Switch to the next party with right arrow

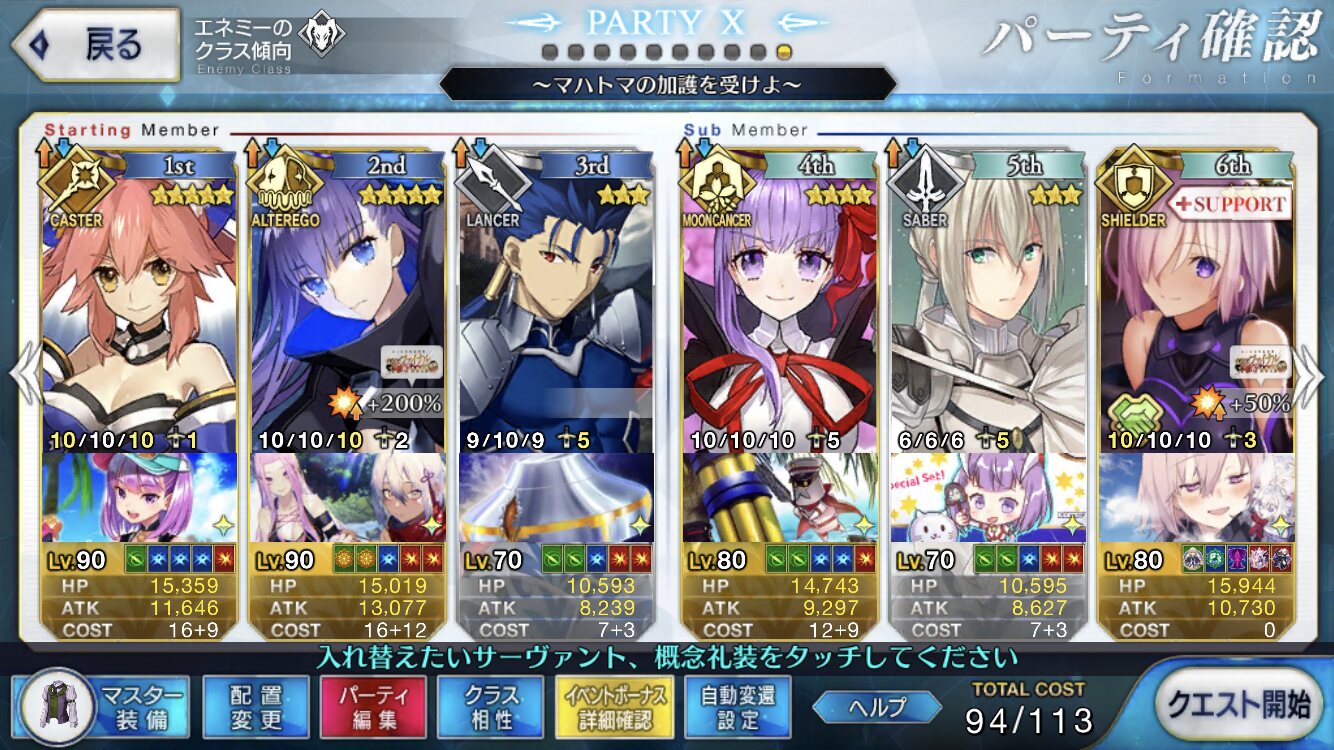click(x=1310, y=373)
